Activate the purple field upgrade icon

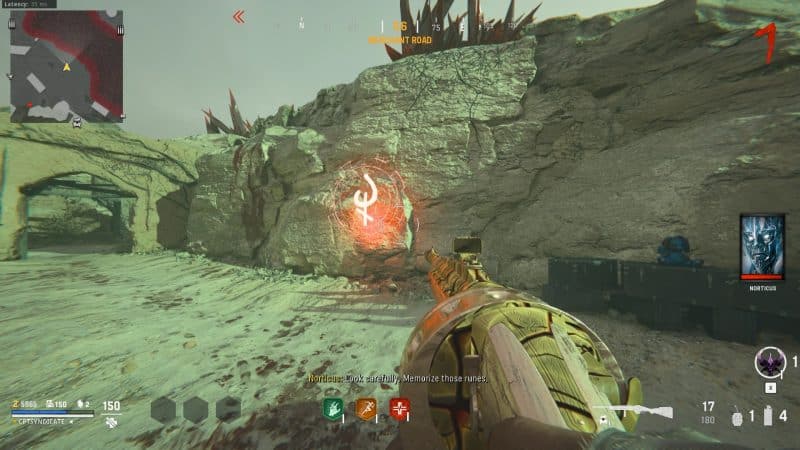click(768, 362)
